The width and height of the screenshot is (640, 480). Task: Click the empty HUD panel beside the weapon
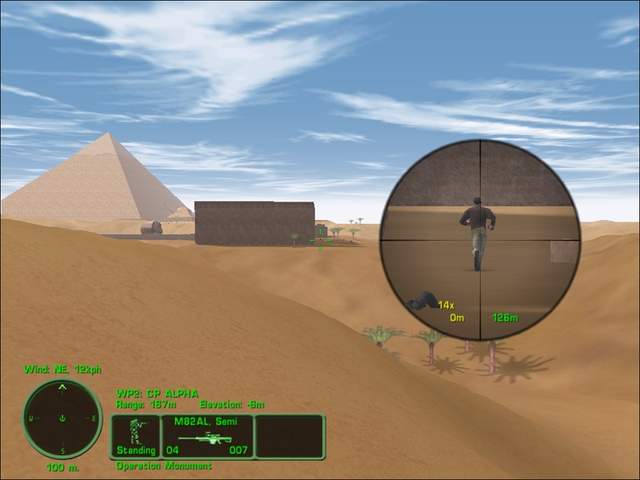coord(289,437)
